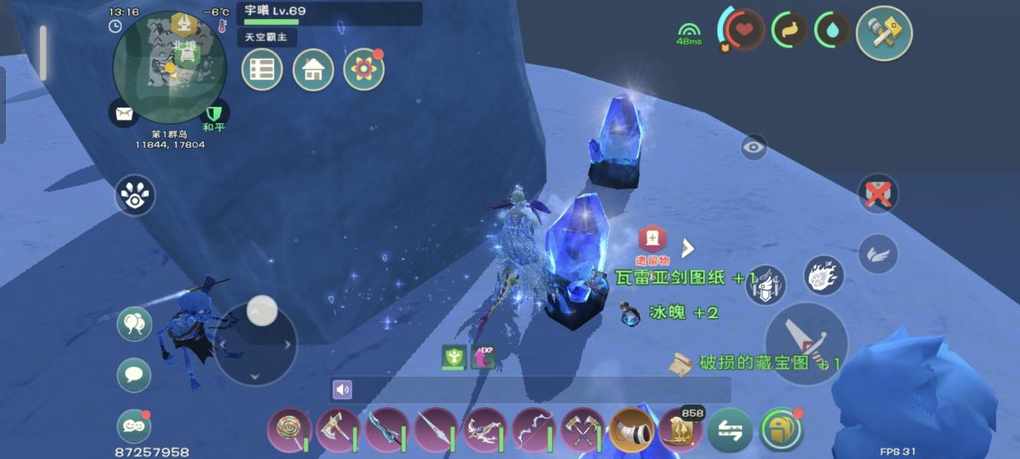
Task: Open the flower event icon
Action: coord(364,69)
